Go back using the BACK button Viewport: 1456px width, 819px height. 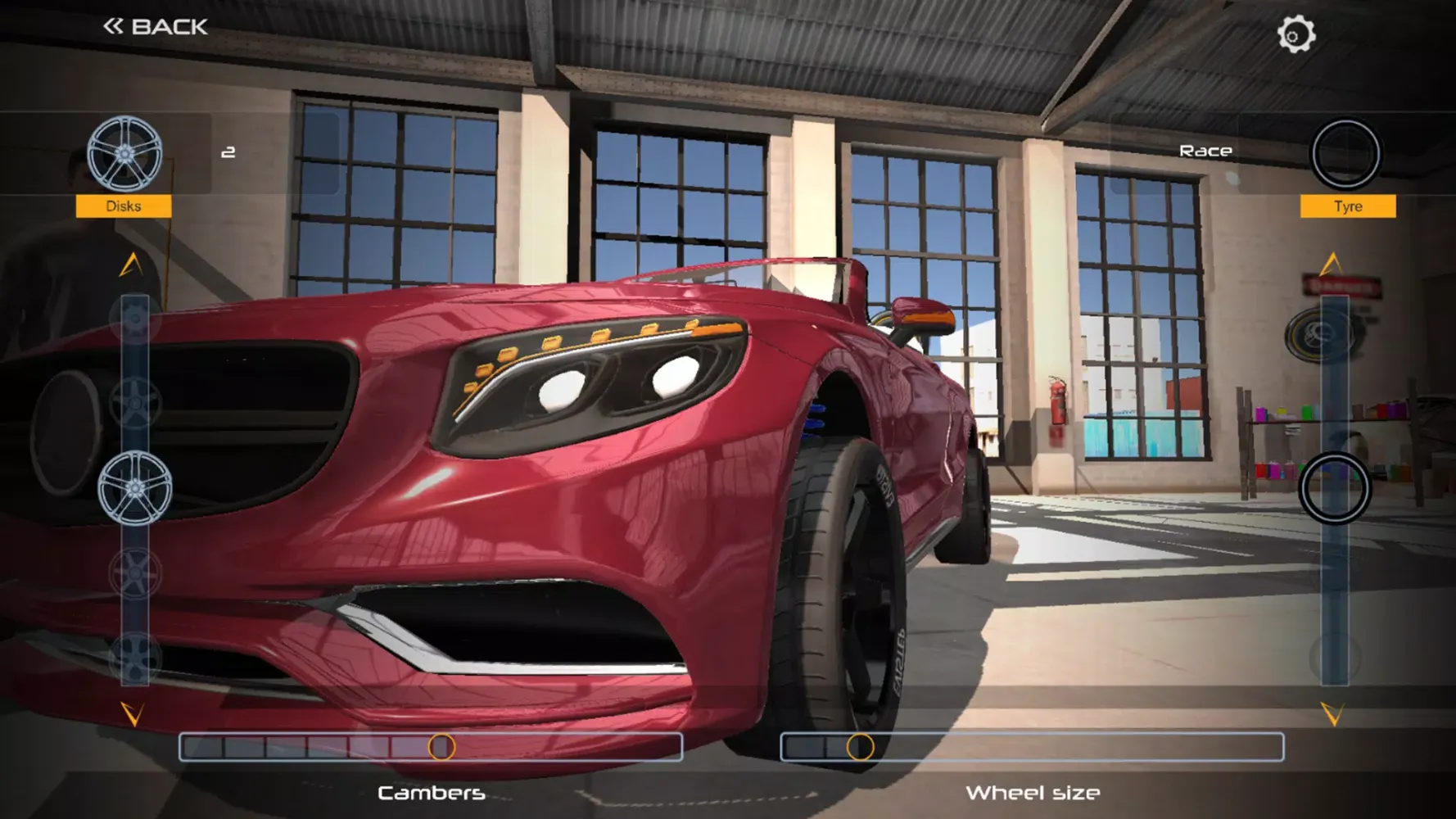156,27
